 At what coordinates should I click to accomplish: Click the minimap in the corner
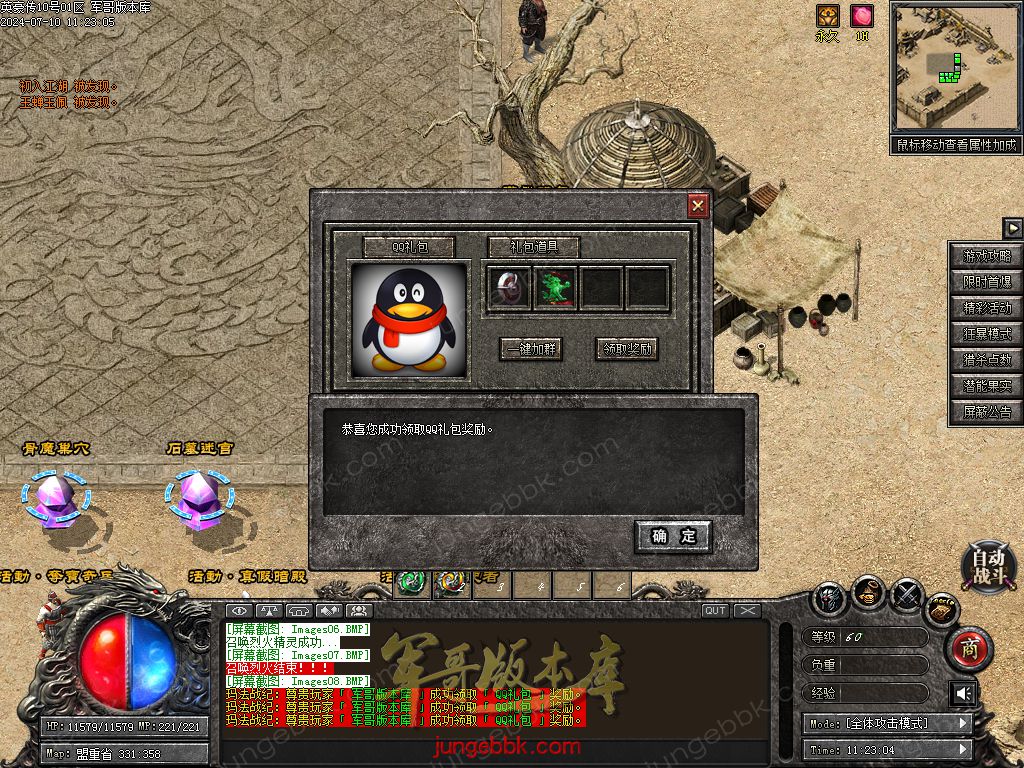(x=955, y=66)
